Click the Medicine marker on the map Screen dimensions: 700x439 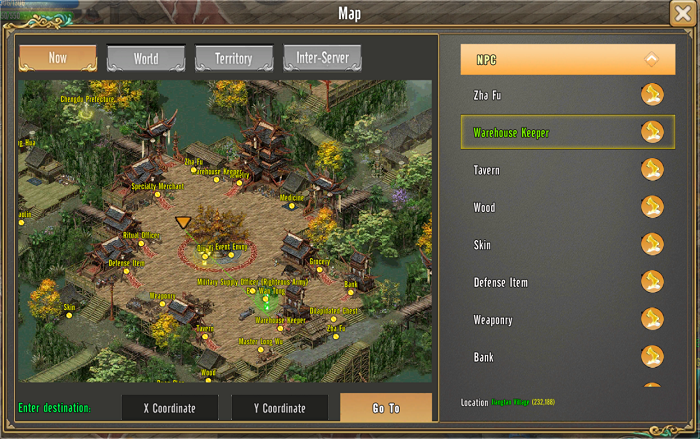click(x=291, y=206)
